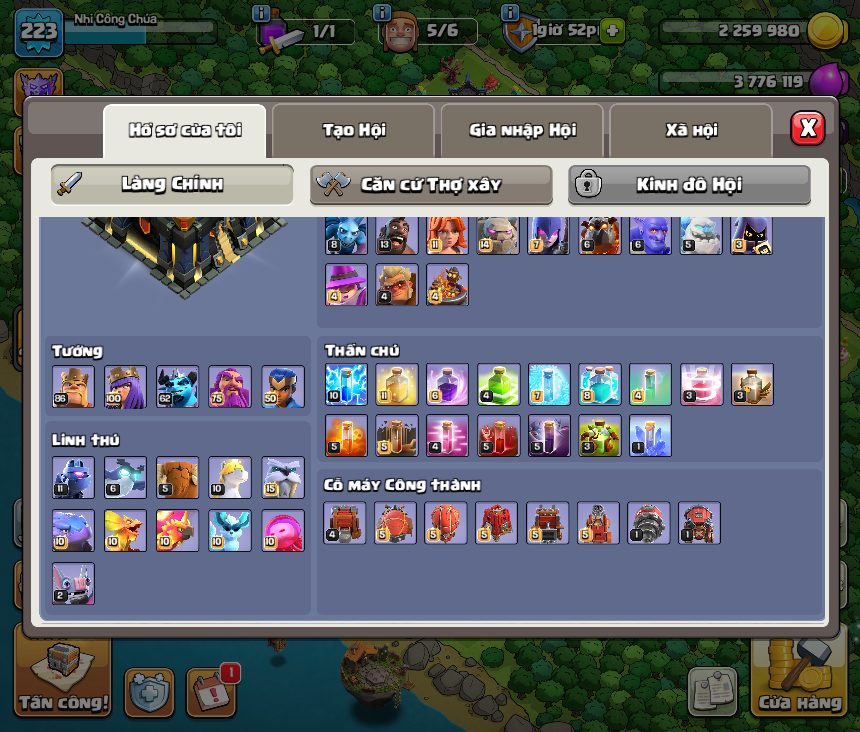Select the Barbarian King hero icon
Image resolution: width=860 pixels, height=732 pixels.
(73, 387)
